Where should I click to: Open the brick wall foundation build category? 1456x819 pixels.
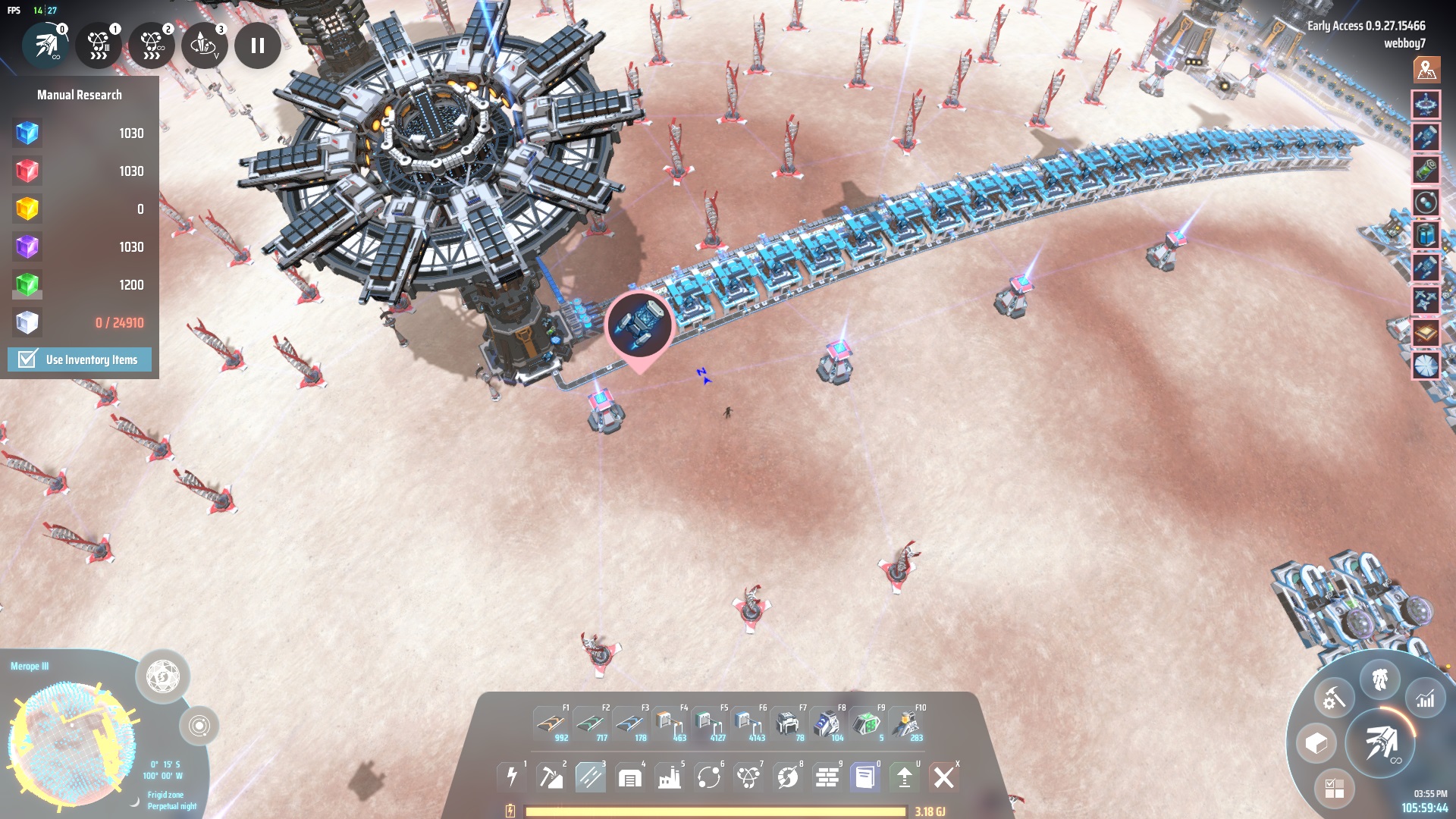tap(827, 777)
